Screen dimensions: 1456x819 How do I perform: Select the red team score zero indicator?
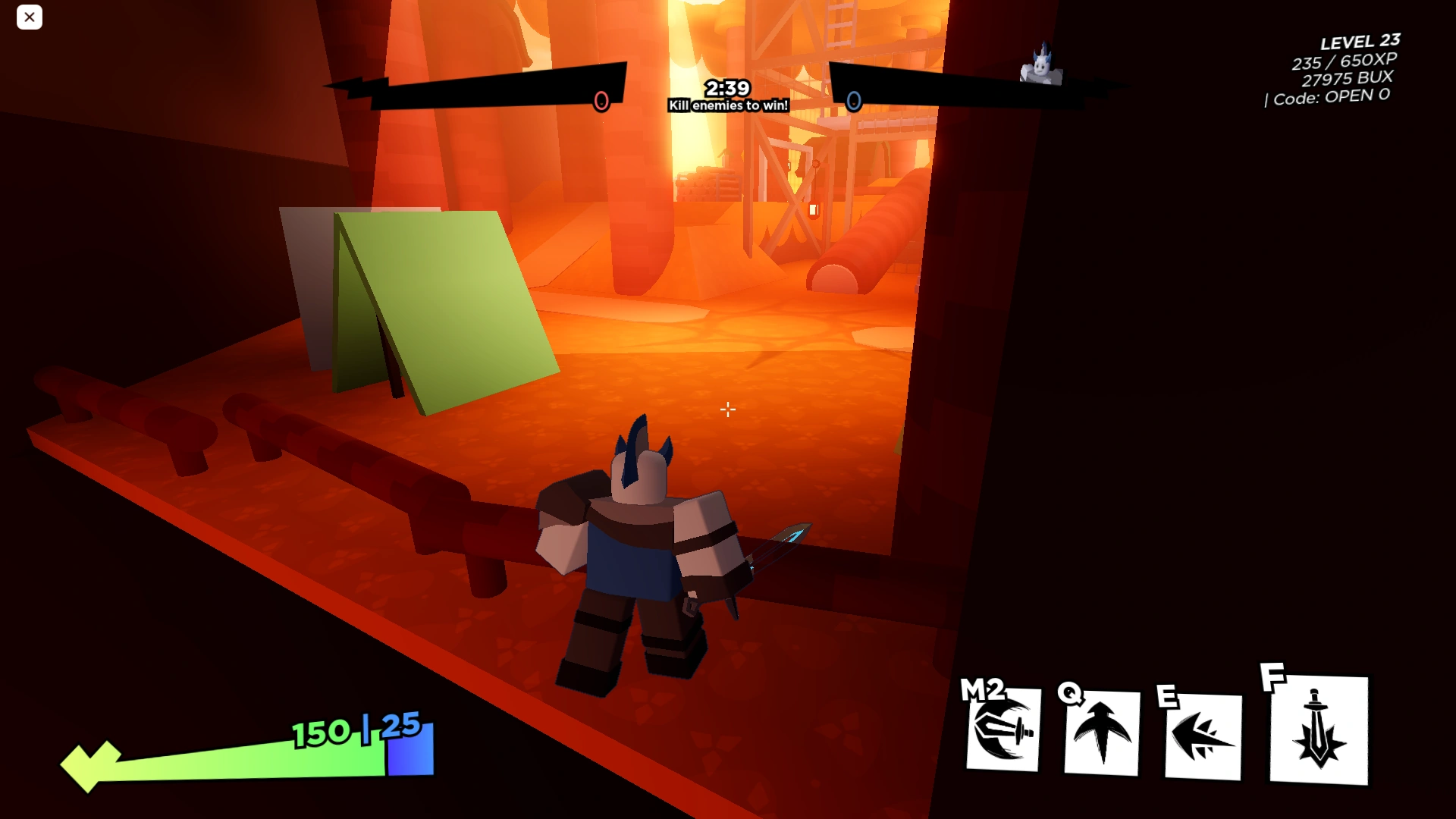[x=603, y=99]
